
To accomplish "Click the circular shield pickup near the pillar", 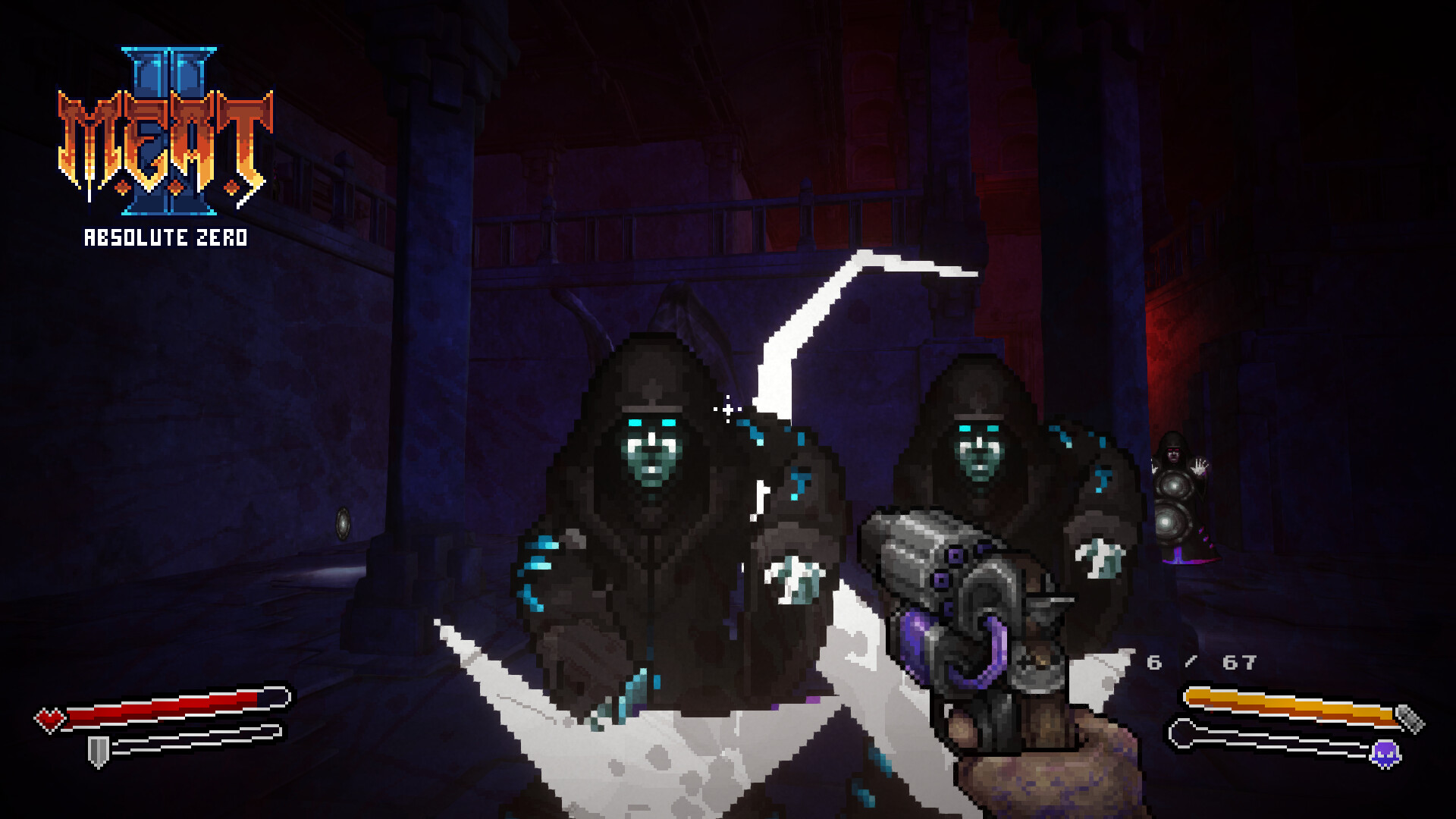I will [x=343, y=525].
